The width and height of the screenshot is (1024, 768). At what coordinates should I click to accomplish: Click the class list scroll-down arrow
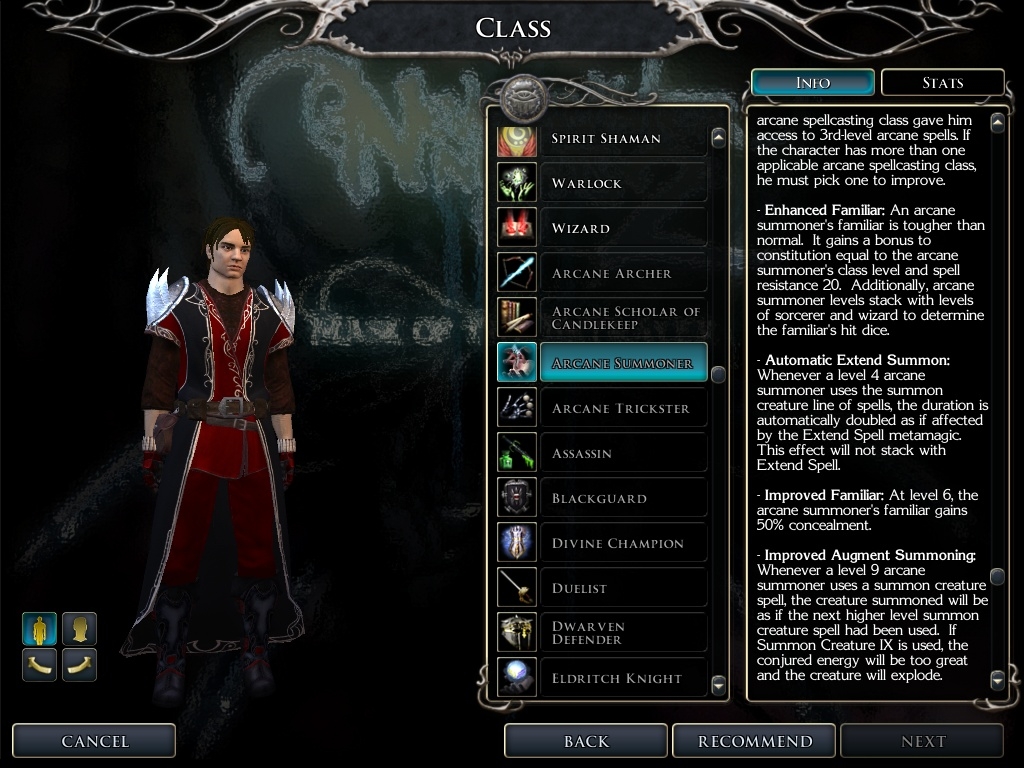[x=718, y=684]
